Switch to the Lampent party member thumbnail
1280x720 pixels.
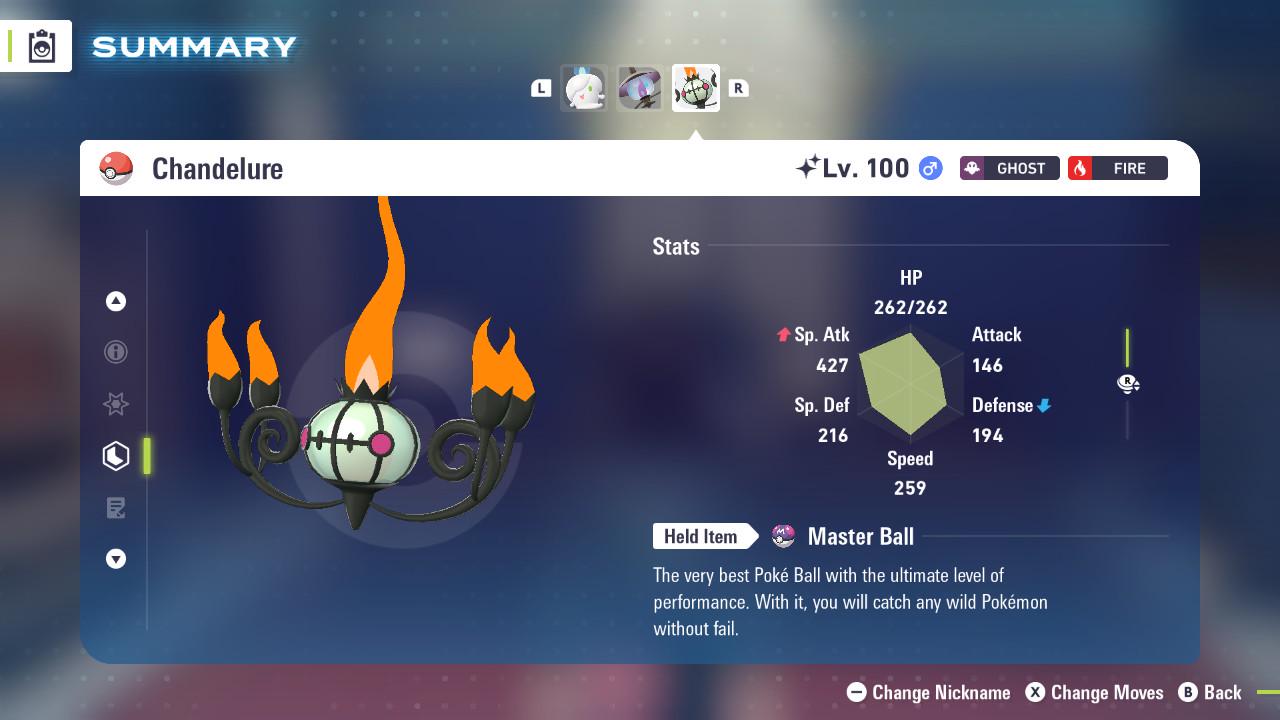click(x=640, y=88)
